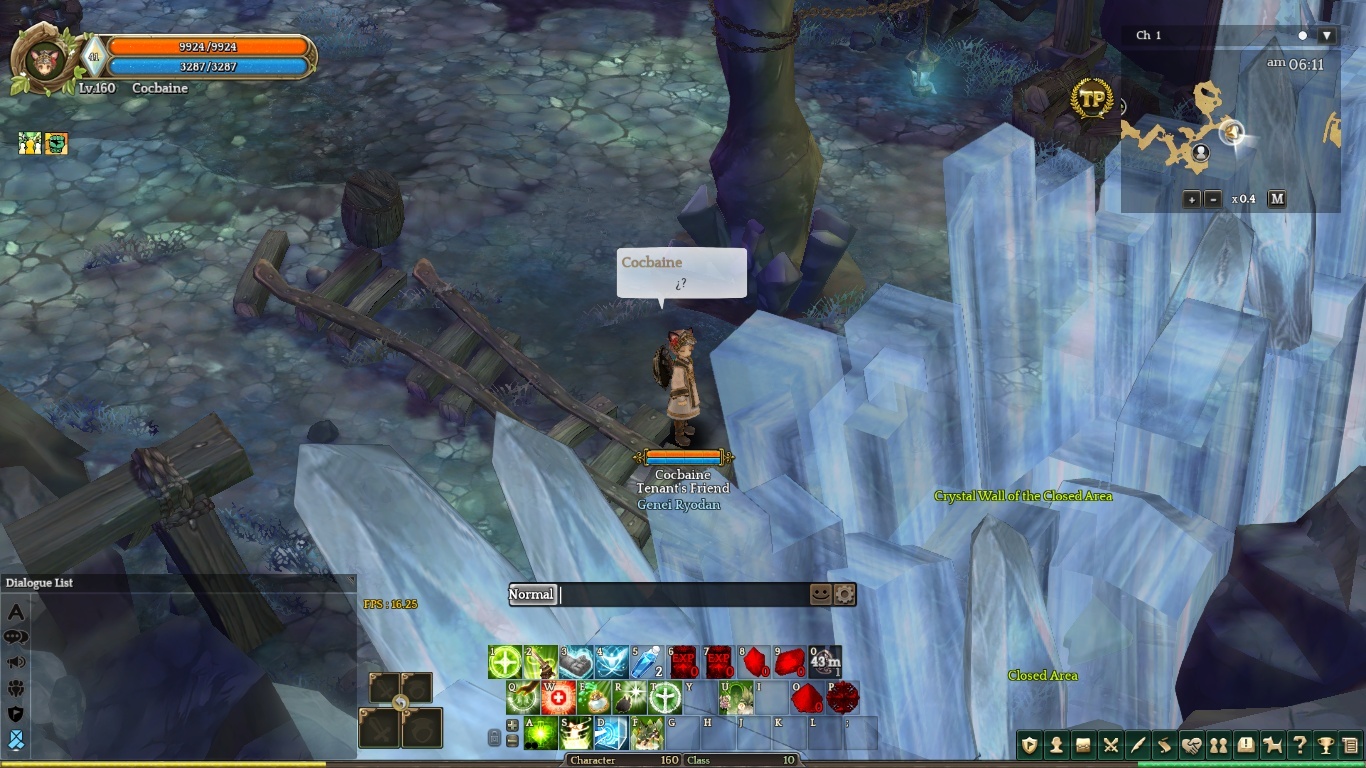Zoom in the minimap with plus button

[1191, 199]
